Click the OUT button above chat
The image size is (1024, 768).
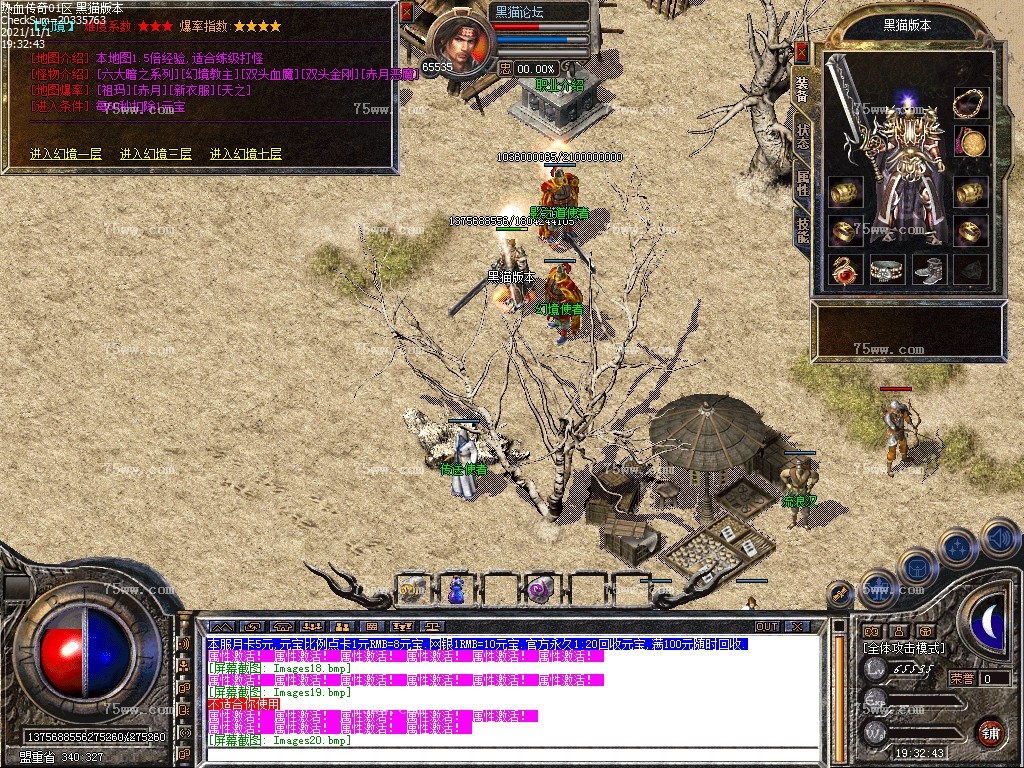pos(767,626)
